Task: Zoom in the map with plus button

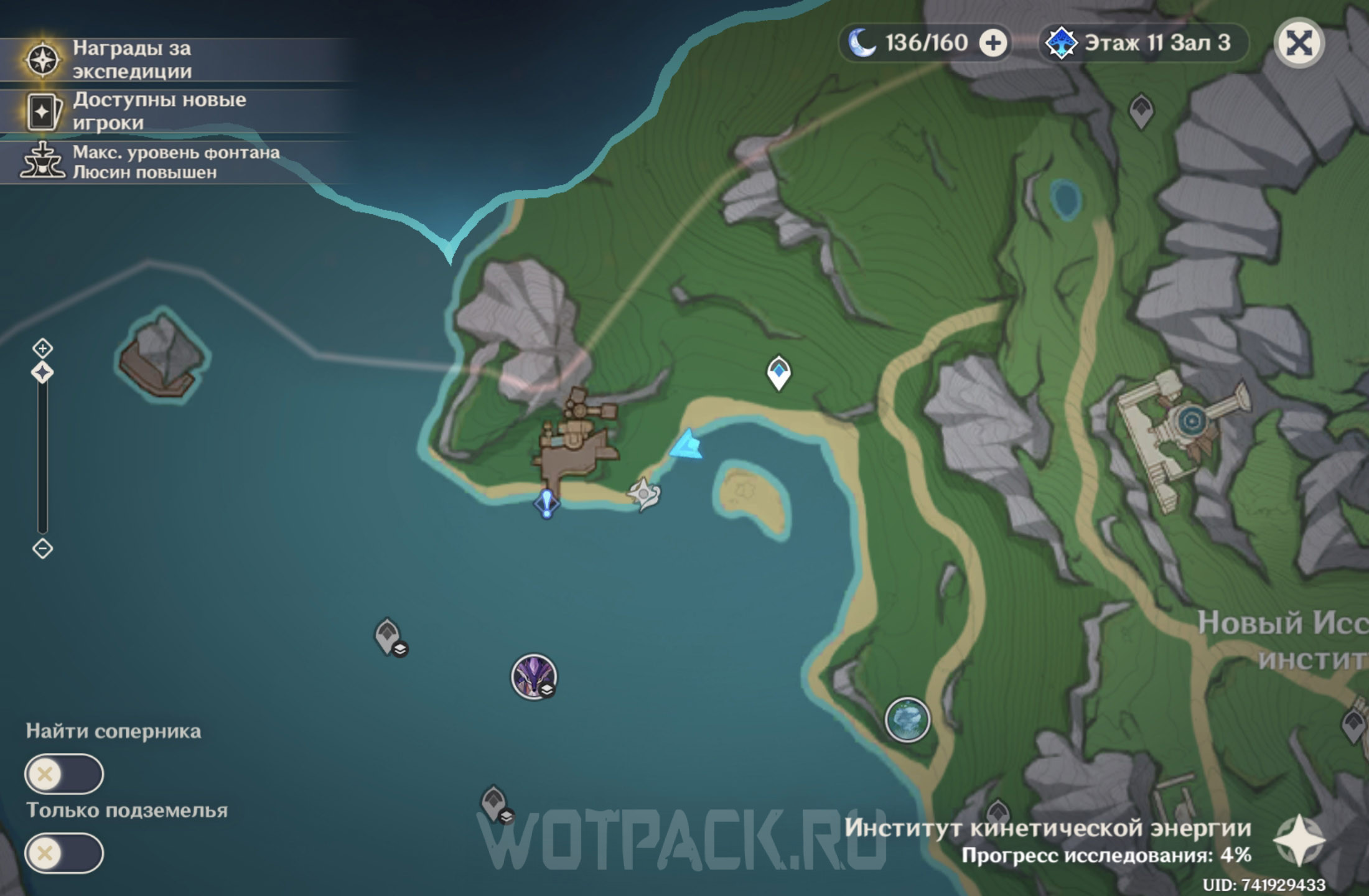Action: (42, 347)
